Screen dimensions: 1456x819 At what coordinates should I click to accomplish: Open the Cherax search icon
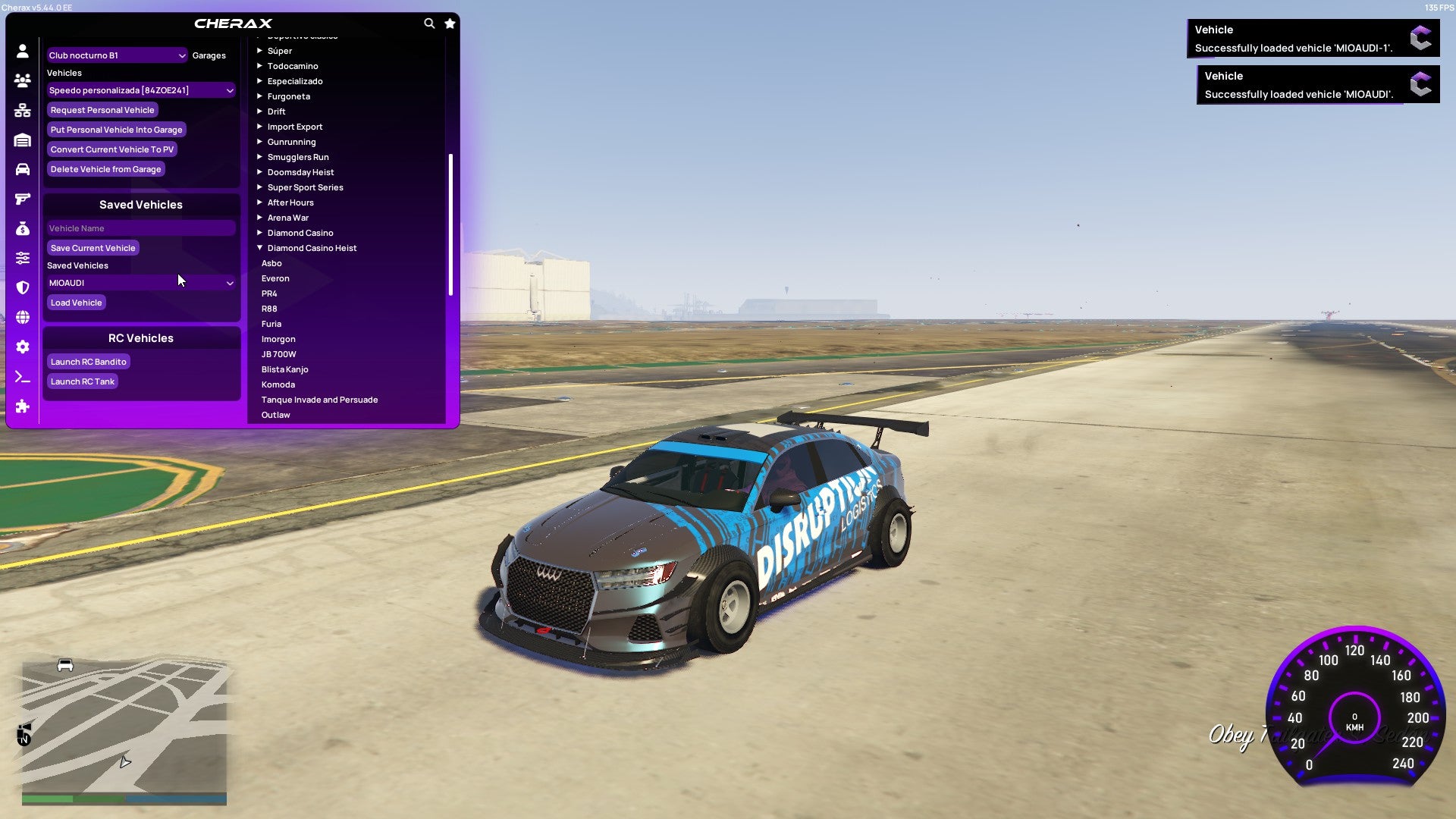pyautogui.click(x=429, y=24)
